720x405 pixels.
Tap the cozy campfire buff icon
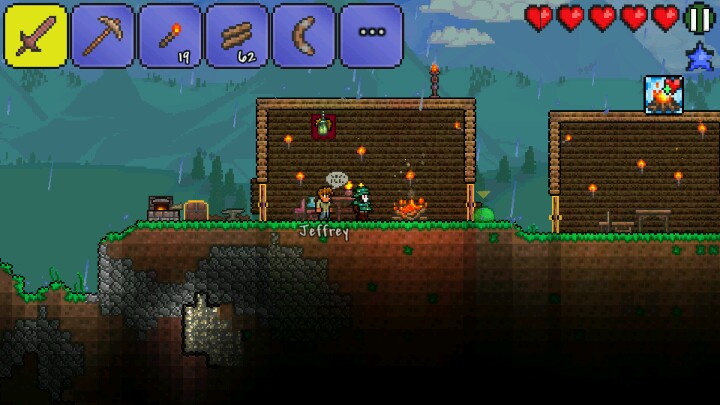pos(663,95)
